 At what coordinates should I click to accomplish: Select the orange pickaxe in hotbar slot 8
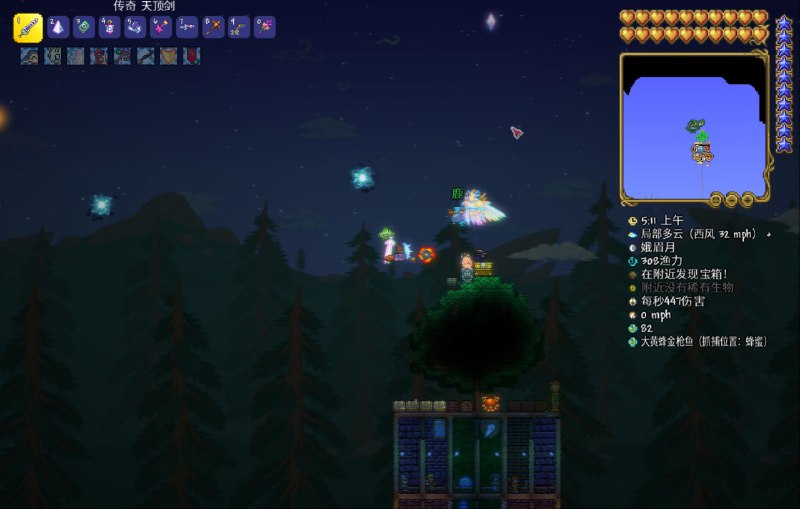[x=214, y=27]
